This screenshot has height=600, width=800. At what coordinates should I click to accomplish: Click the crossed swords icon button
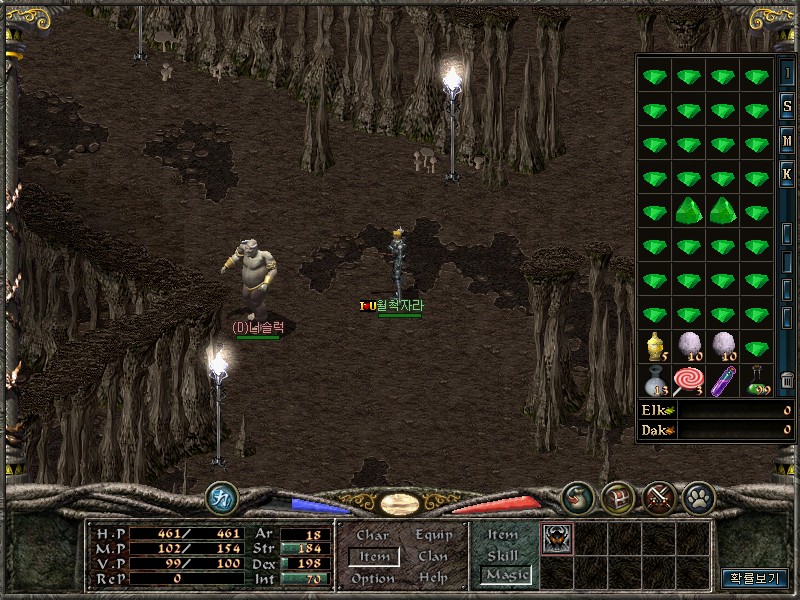pyautogui.click(x=659, y=497)
